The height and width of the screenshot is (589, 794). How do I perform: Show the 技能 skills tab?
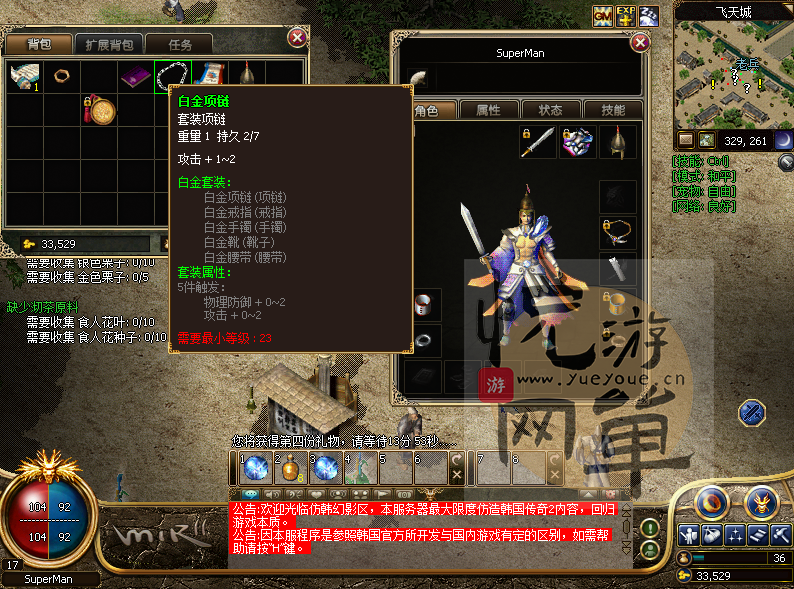click(x=611, y=110)
